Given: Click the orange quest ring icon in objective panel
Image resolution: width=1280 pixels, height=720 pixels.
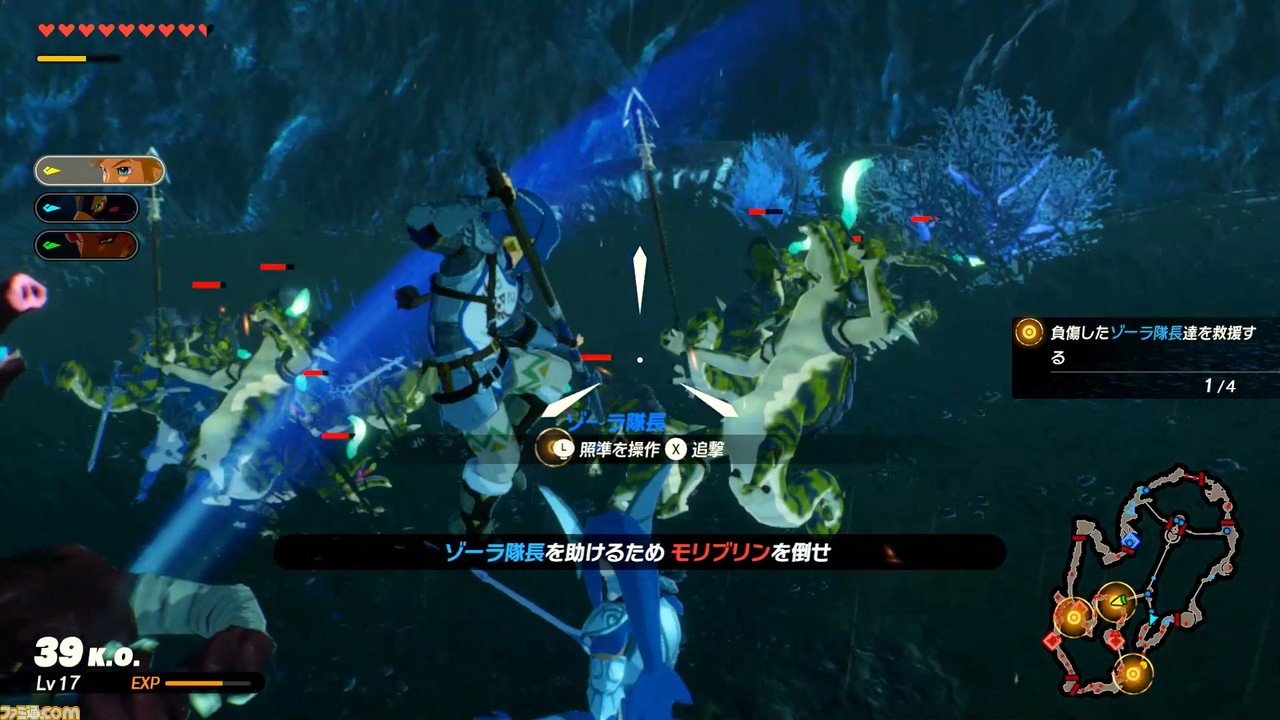Looking at the screenshot, I should click(1027, 332).
